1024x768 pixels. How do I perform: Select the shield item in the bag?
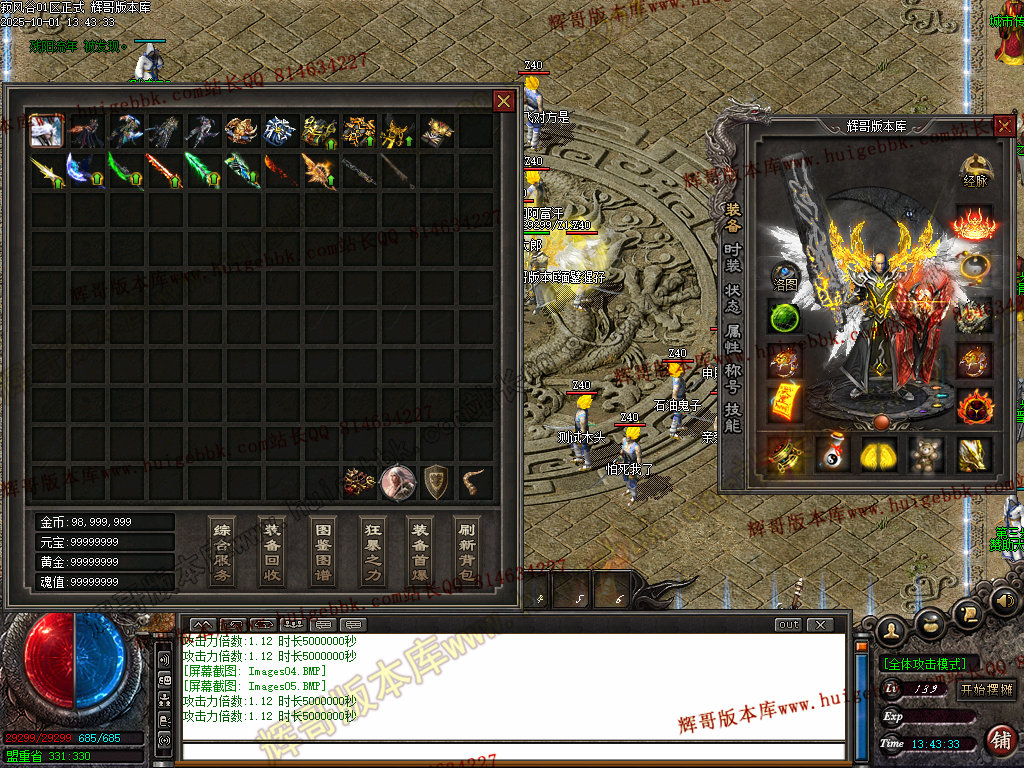(436, 482)
